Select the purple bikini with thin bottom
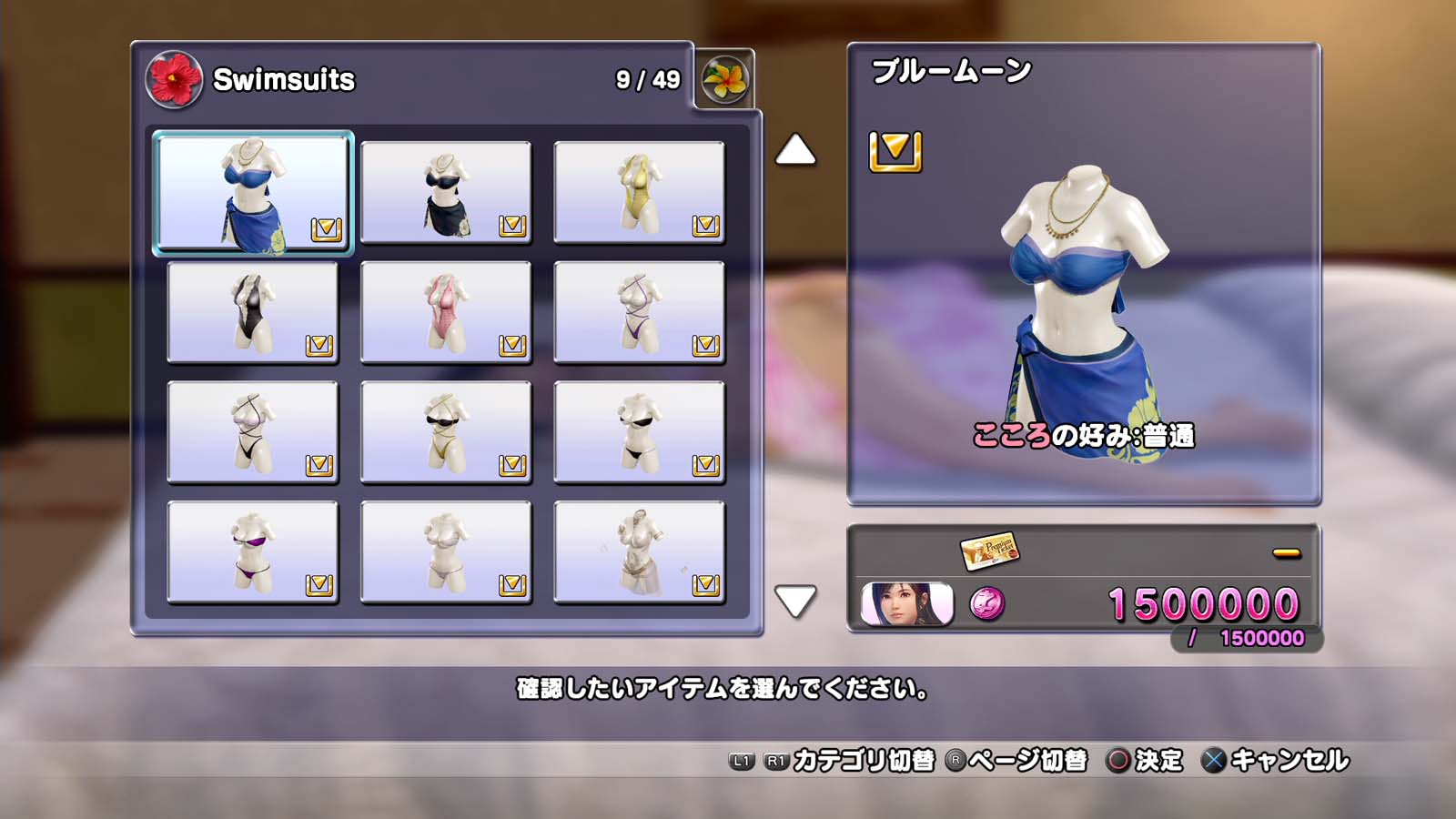 point(253,552)
